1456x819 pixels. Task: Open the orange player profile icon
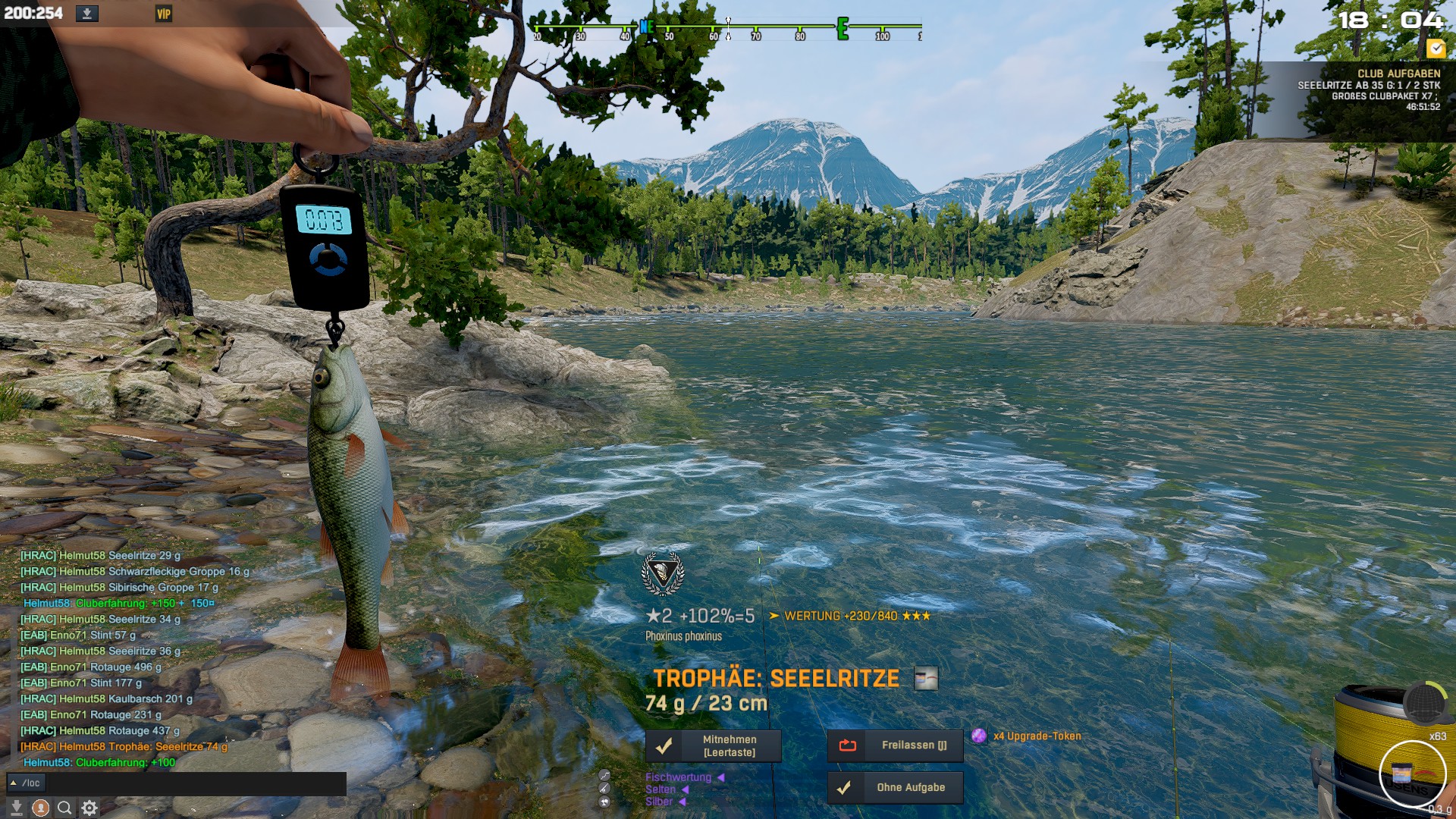click(41, 808)
